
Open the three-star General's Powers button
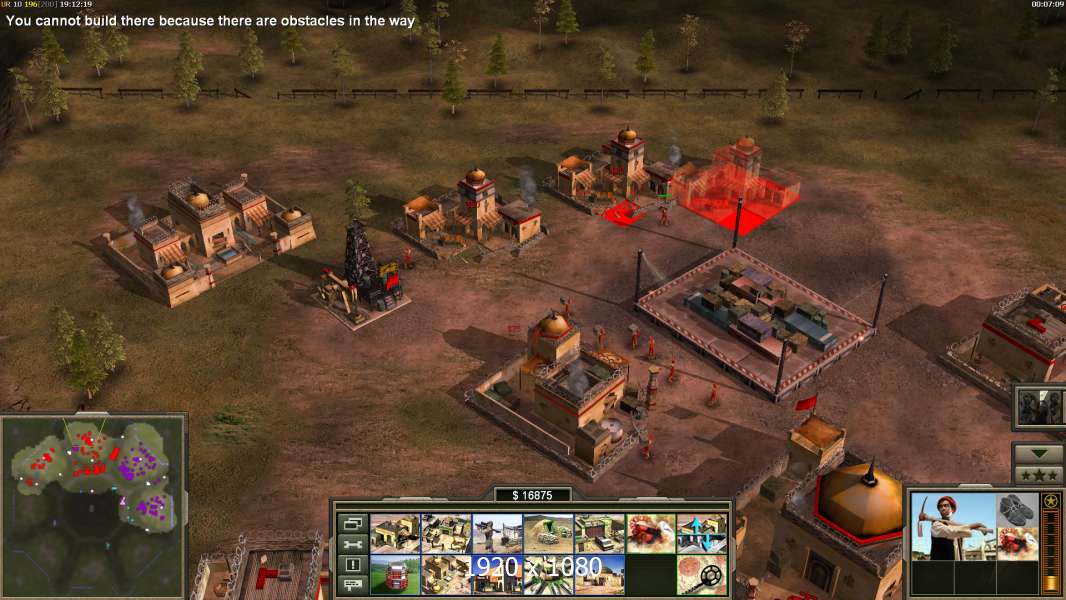1038,475
